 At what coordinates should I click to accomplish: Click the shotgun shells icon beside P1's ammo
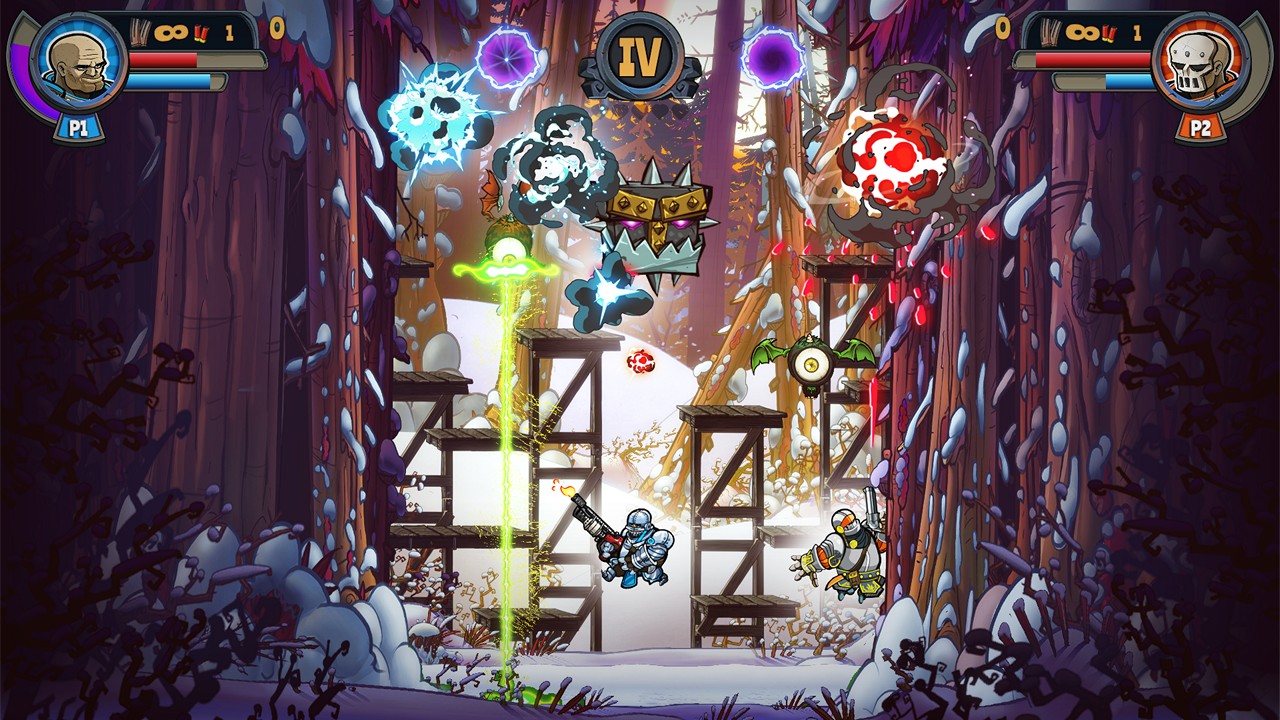(x=200, y=34)
